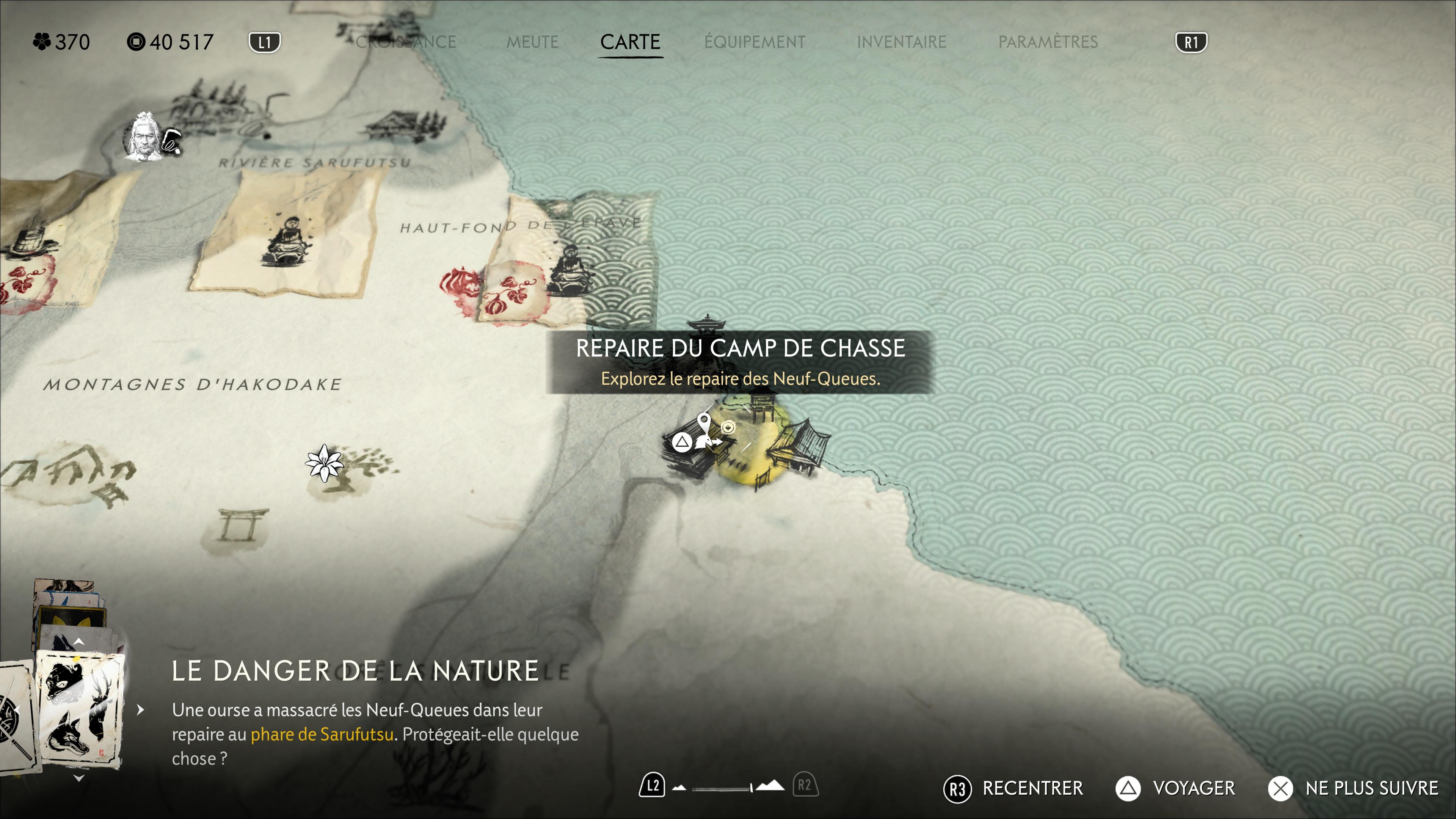Switch to the Croissance tab
Image resolution: width=1456 pixels, height=819 pixels.
[x=406, y=42]
